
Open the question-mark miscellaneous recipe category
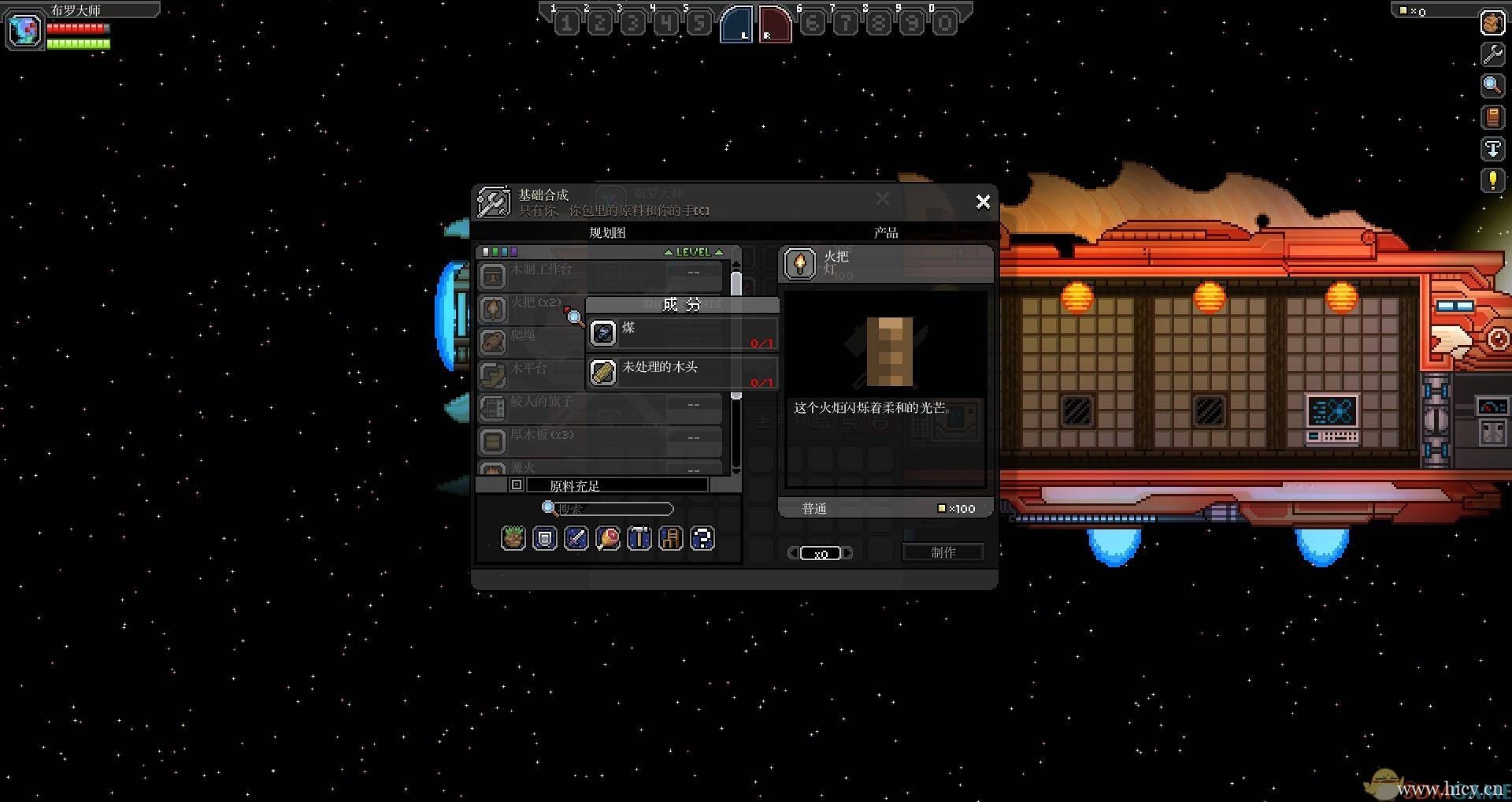[x=702, y=538]
